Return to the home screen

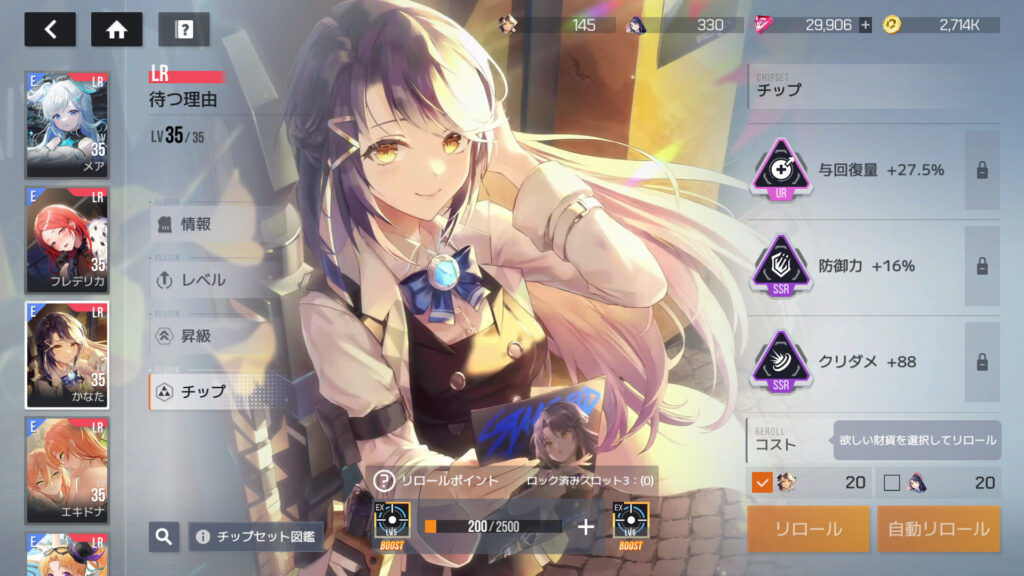click(116, 29)
